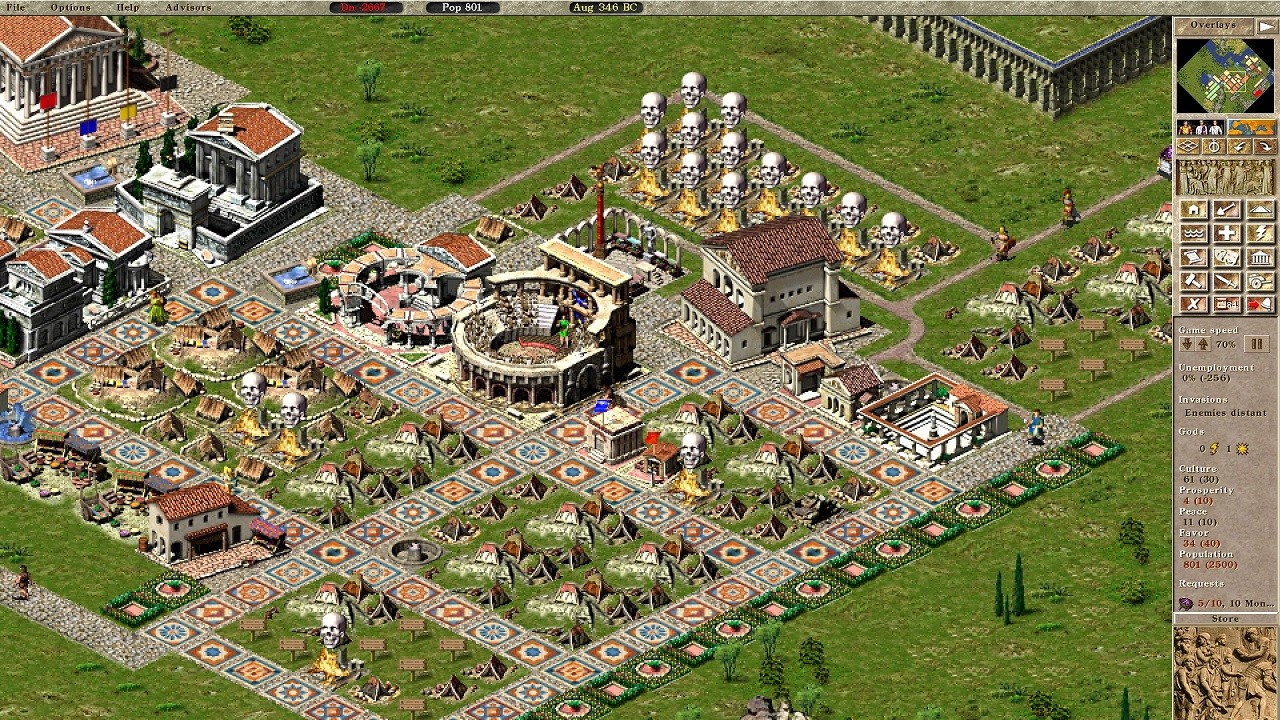Open the engineering build menu
Viewport: 1280px width, 720px height.
point(1193,281)
